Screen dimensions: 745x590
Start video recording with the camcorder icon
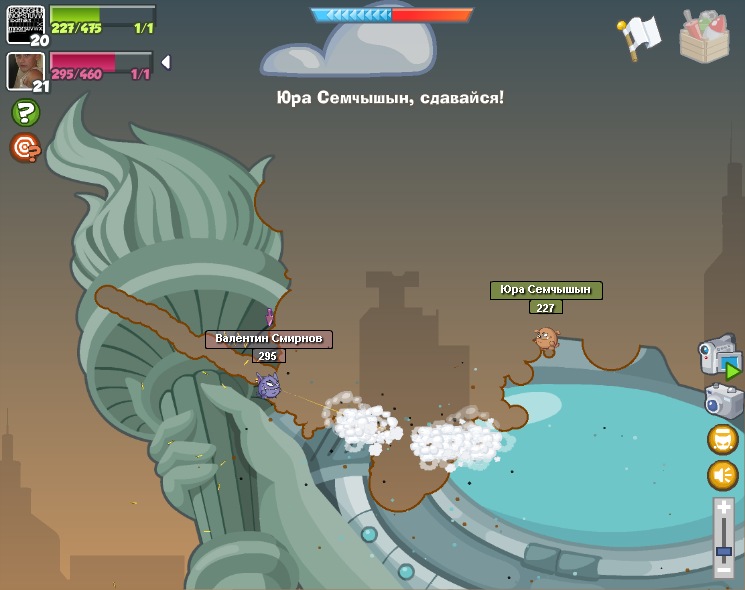click(x=719, y=357)
